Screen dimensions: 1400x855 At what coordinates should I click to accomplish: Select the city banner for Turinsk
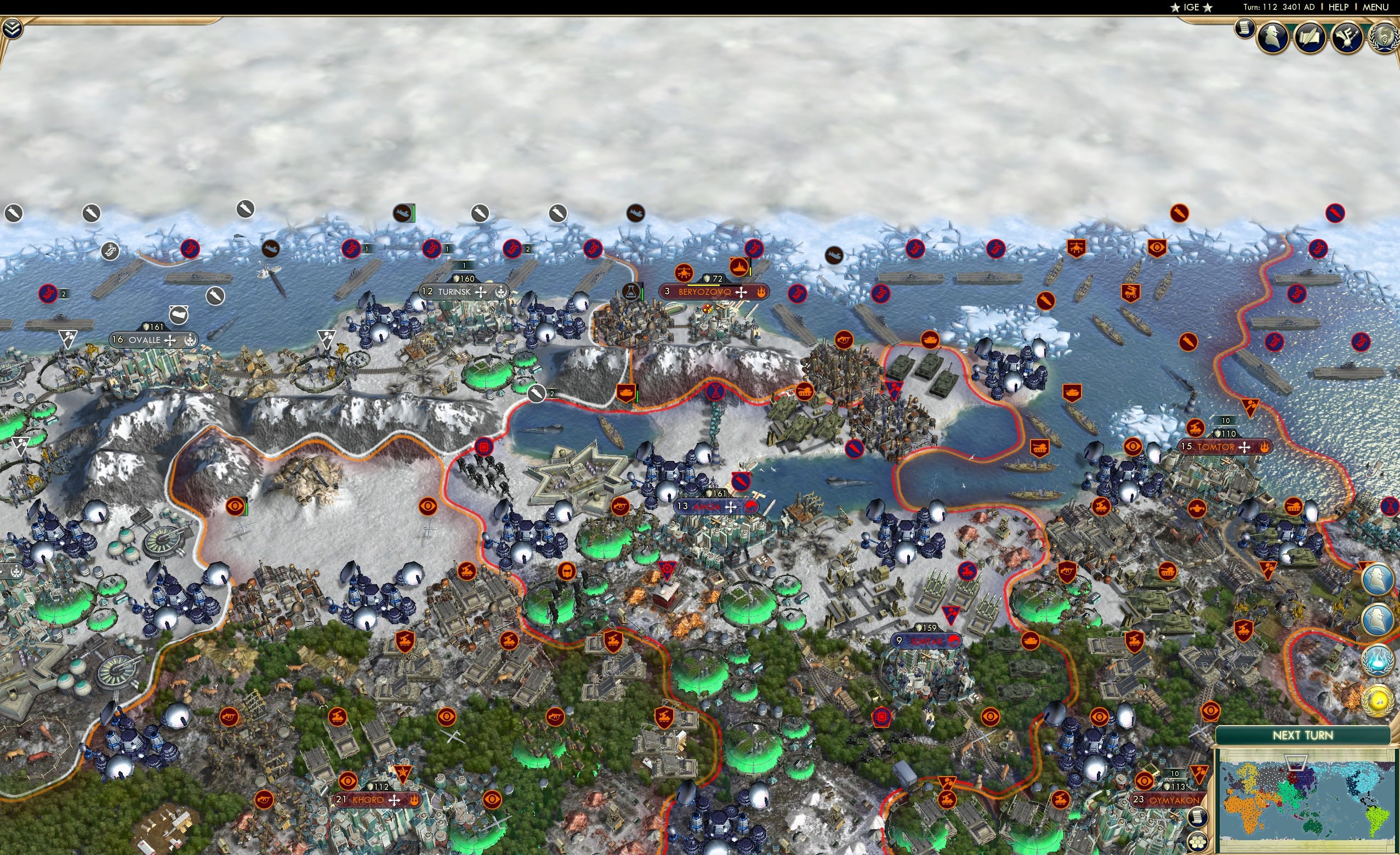point(454,293)
